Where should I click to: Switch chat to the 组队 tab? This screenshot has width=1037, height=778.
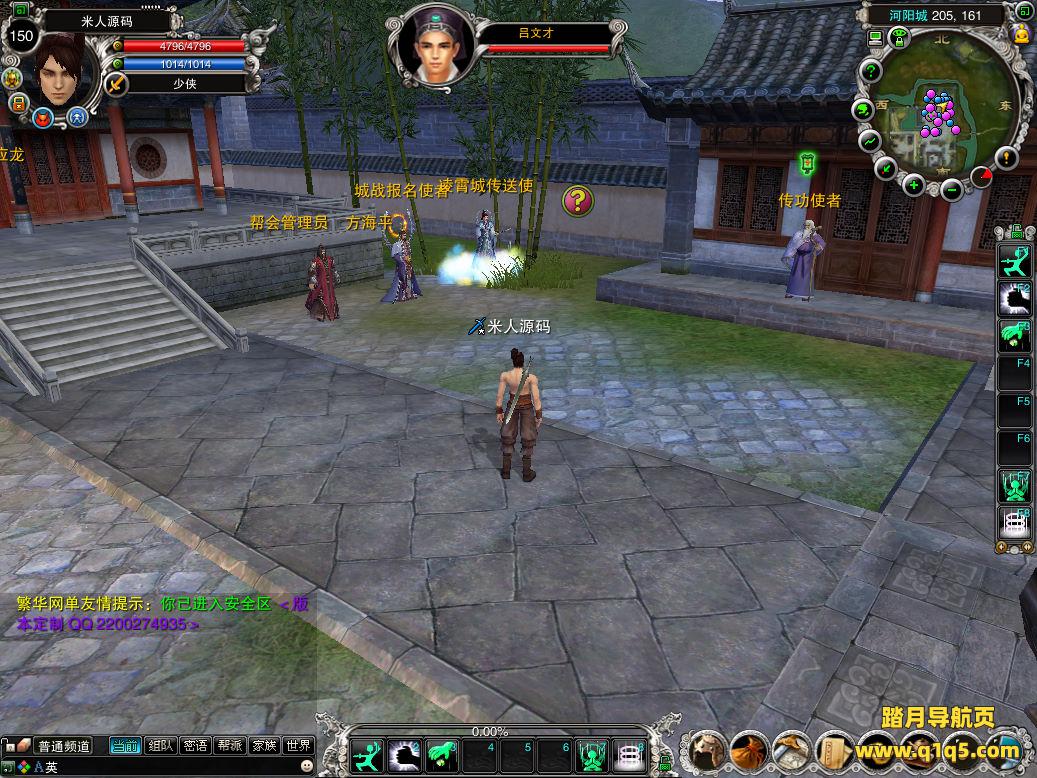point(160,745)
